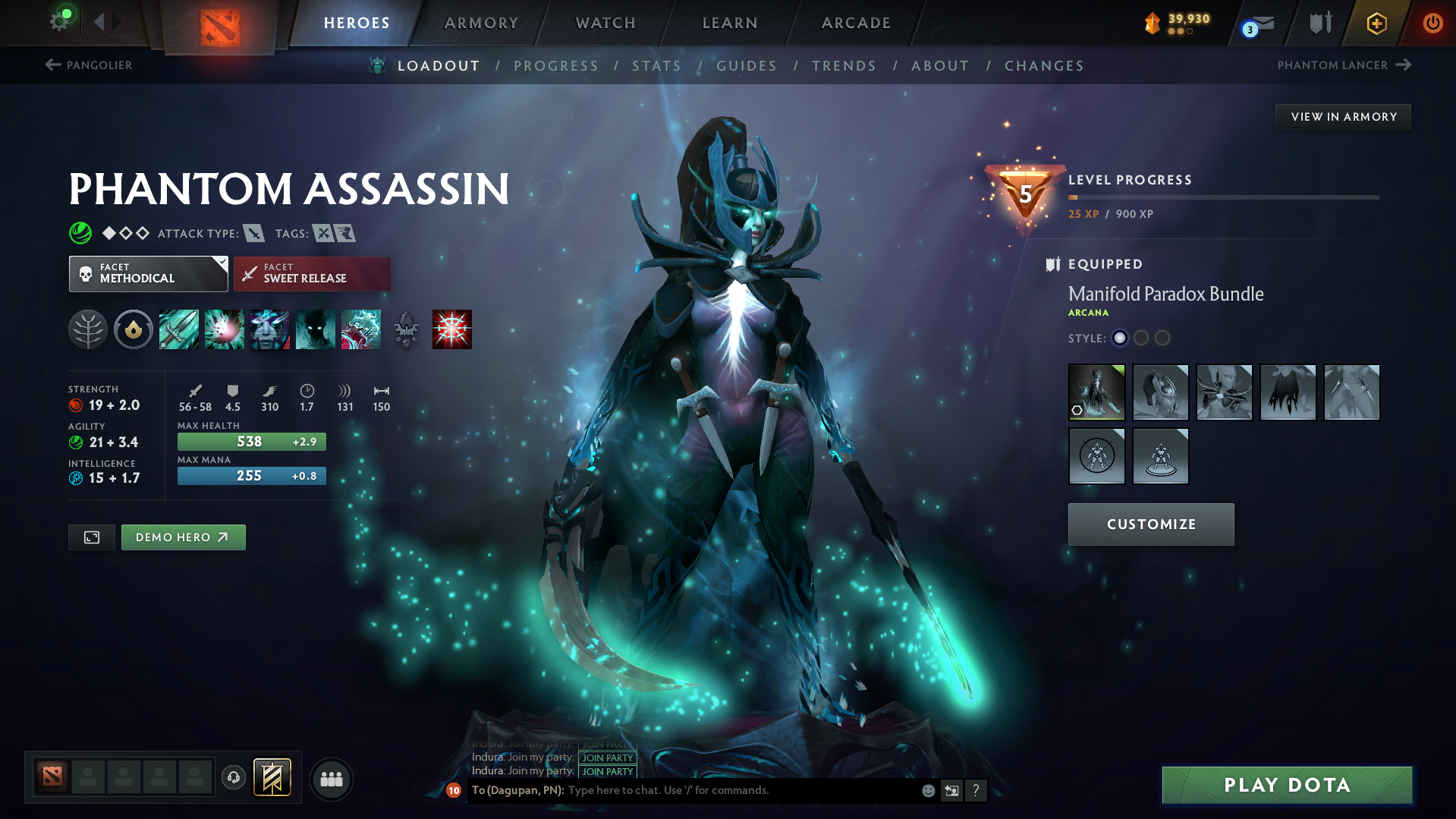Open the Customize loadout button

(1151, 524)
